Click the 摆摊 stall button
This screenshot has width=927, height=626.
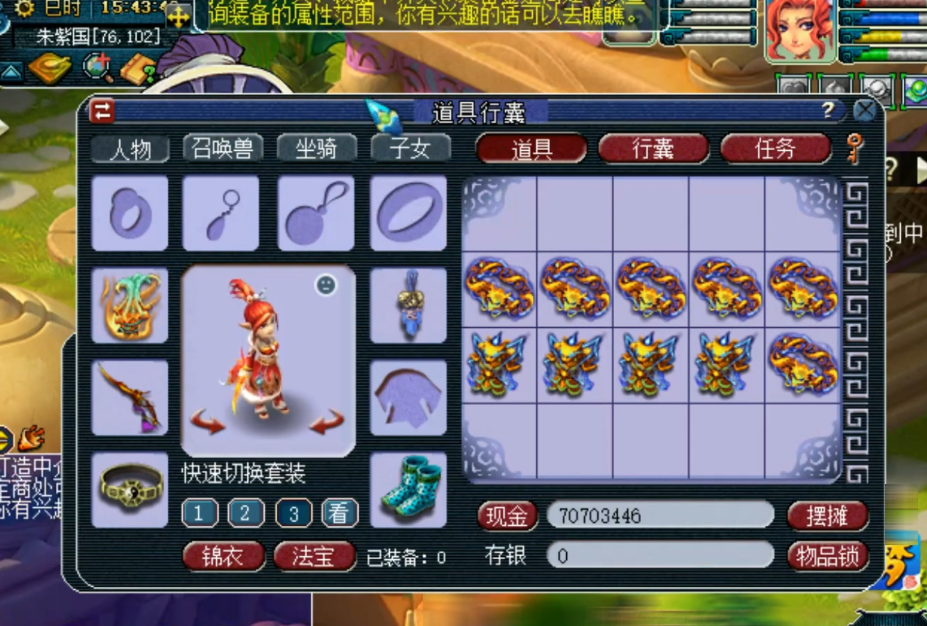coord(826,515)
